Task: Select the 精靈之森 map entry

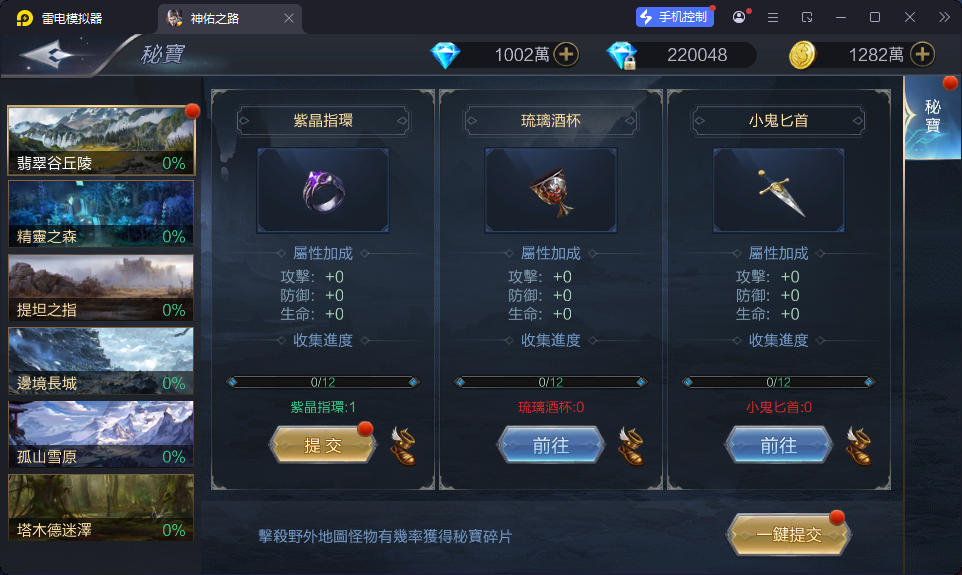Action: tap(101, 214)
